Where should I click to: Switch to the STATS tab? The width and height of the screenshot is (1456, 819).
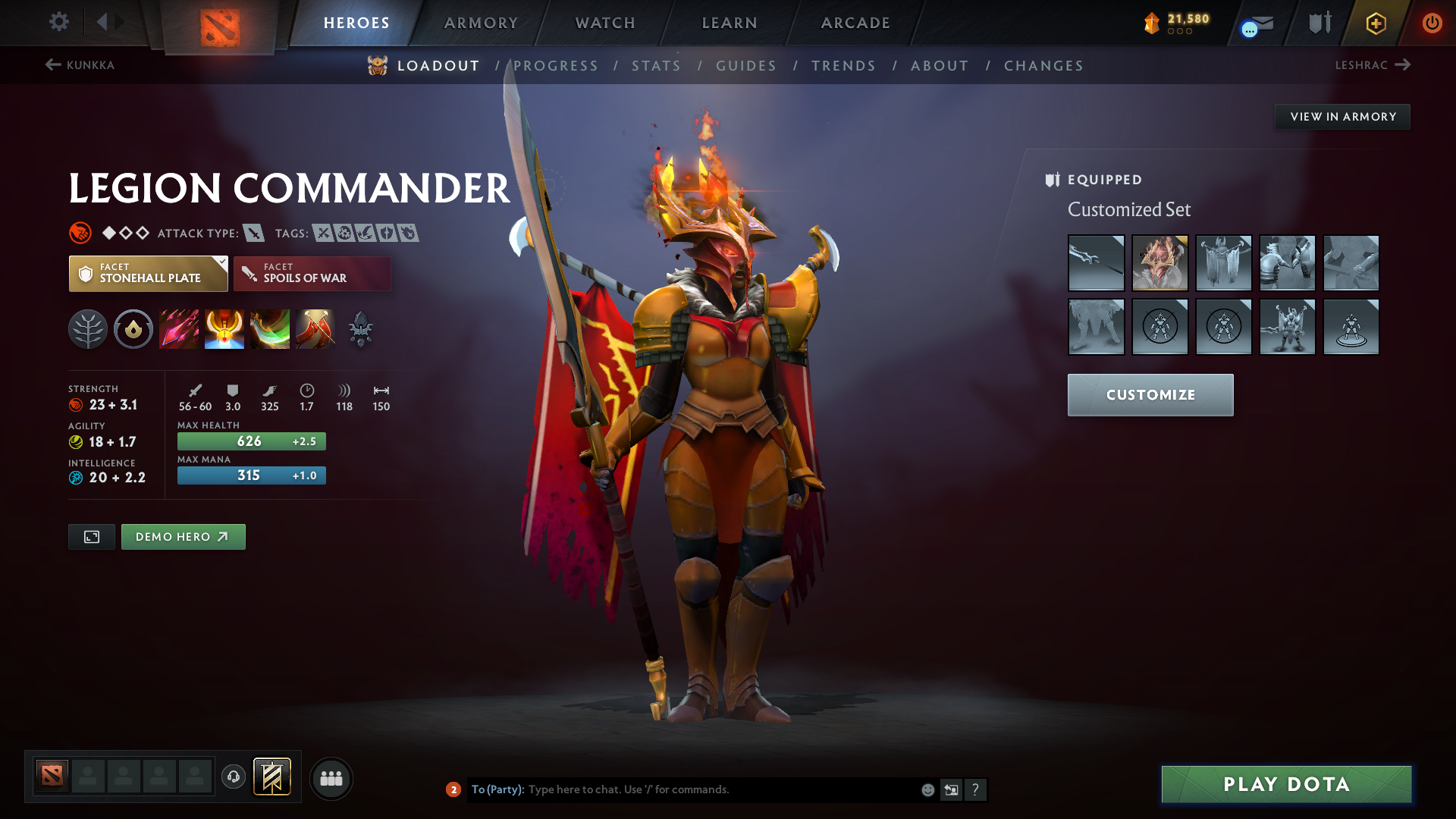tap(656, 66)
